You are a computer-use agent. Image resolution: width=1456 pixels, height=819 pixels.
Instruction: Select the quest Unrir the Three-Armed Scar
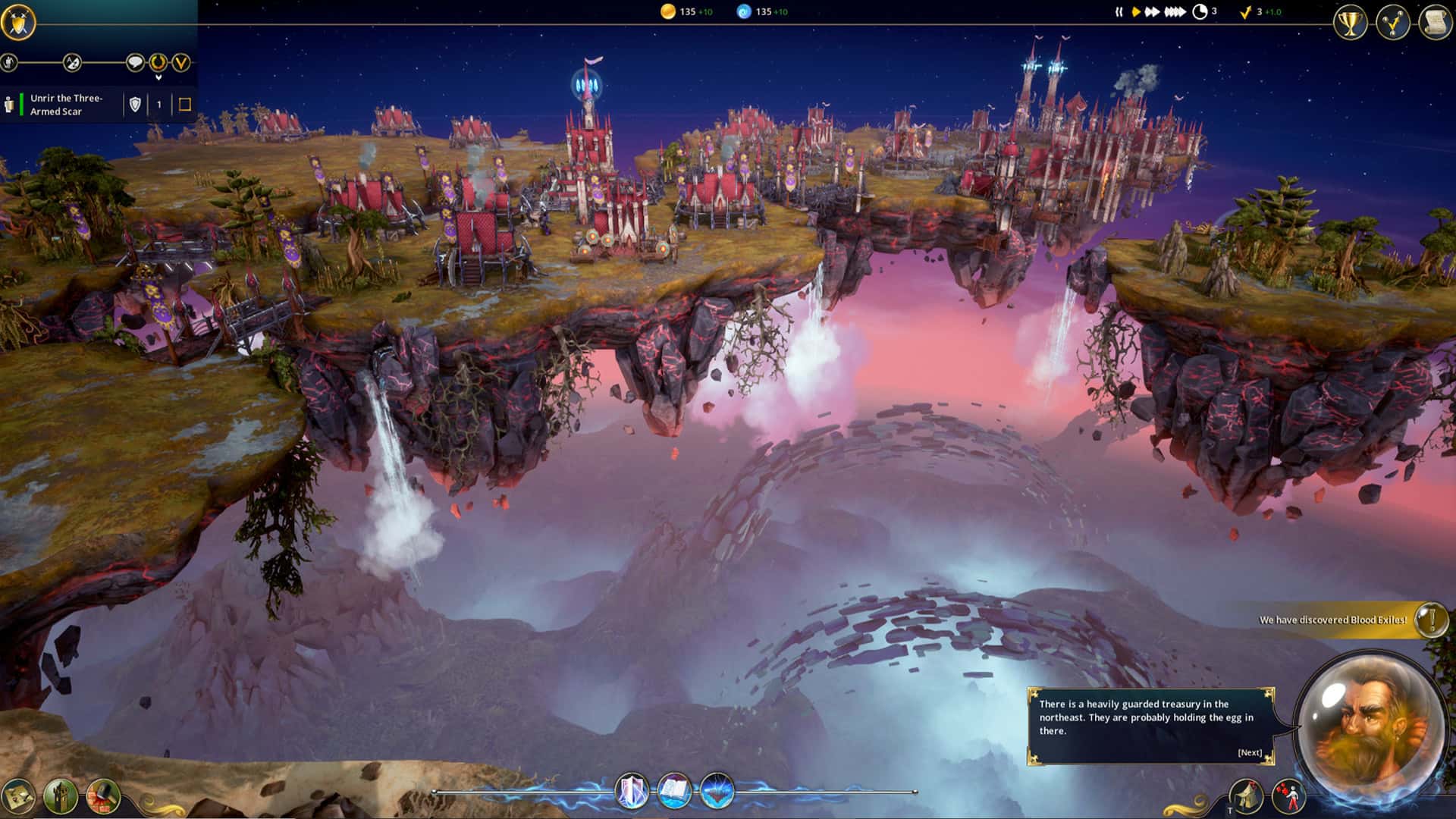[67, 103]
